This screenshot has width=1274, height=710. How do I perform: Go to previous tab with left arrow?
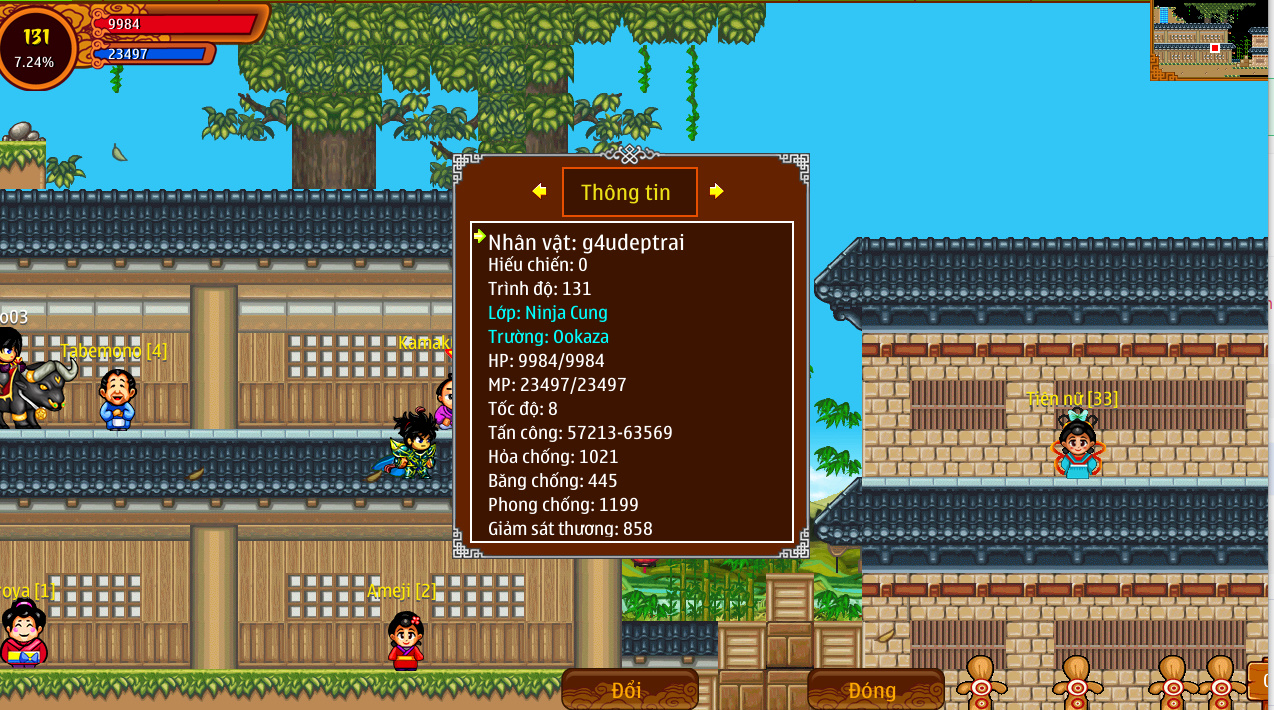coord(539,191)
